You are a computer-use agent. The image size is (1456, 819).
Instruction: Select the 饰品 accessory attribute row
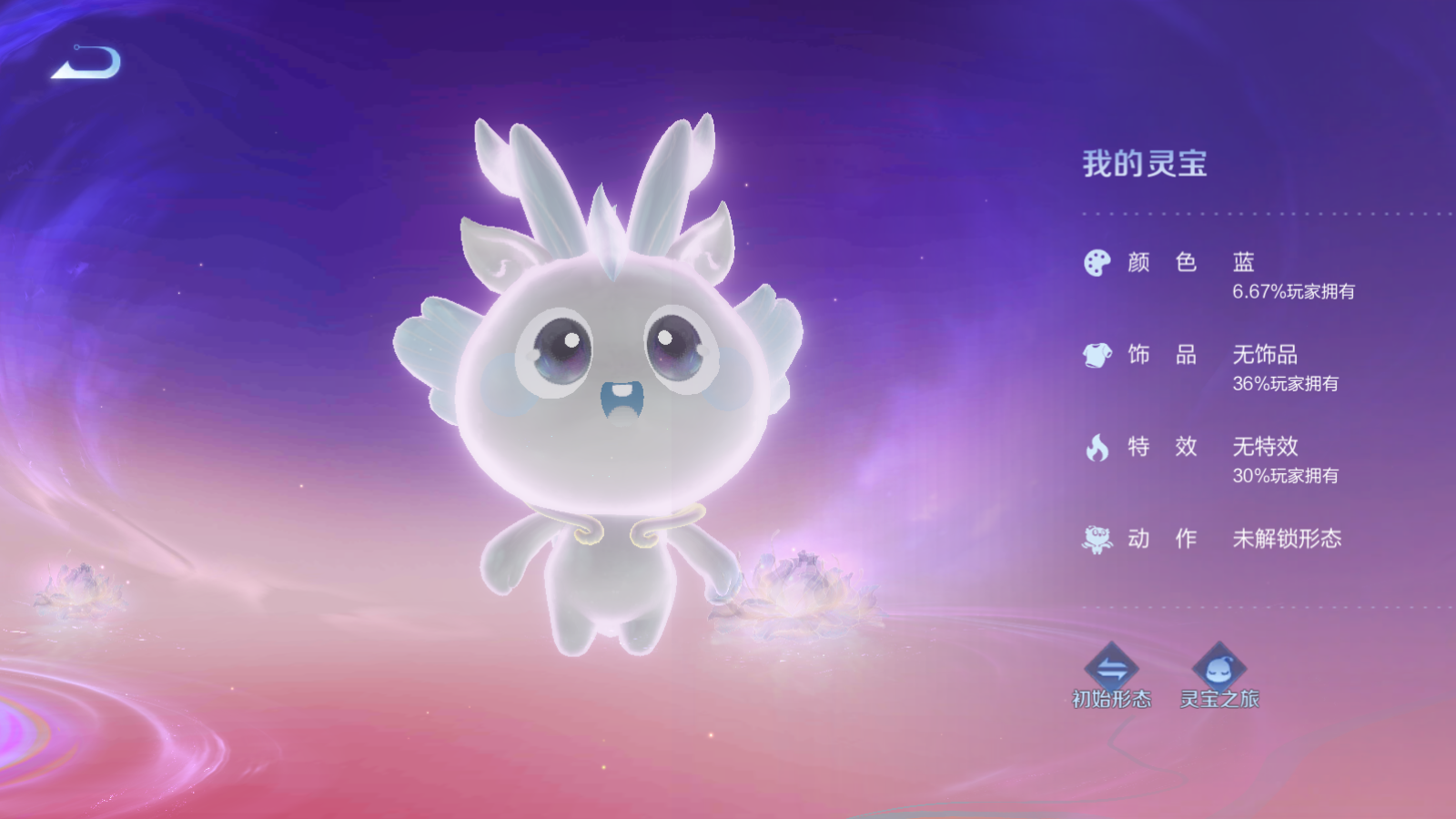(x=1219, y=367)
